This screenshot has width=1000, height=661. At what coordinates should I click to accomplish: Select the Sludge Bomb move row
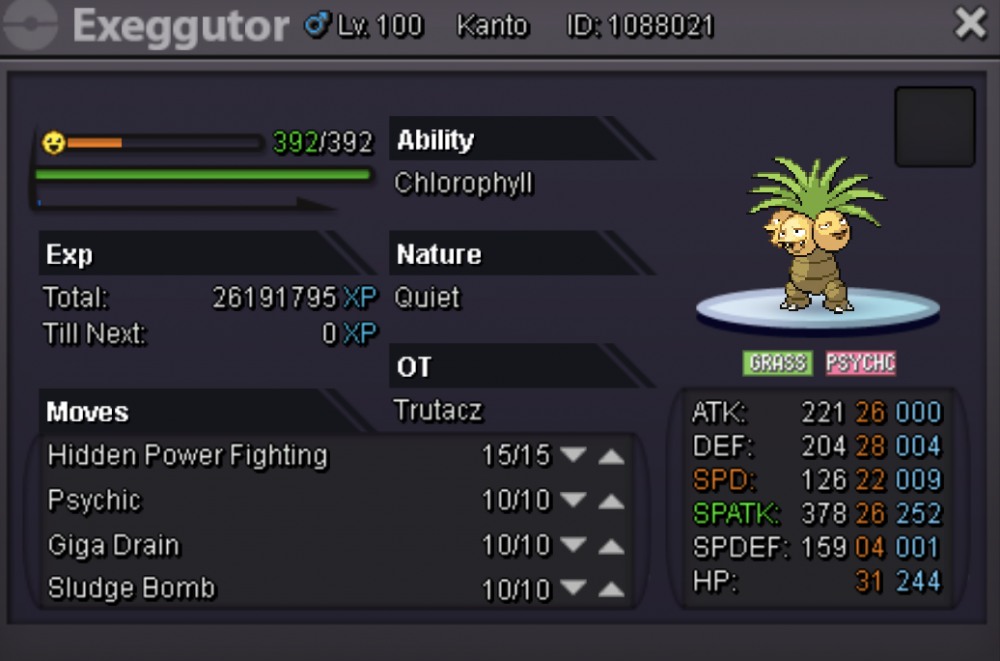(x=132, y=588)
